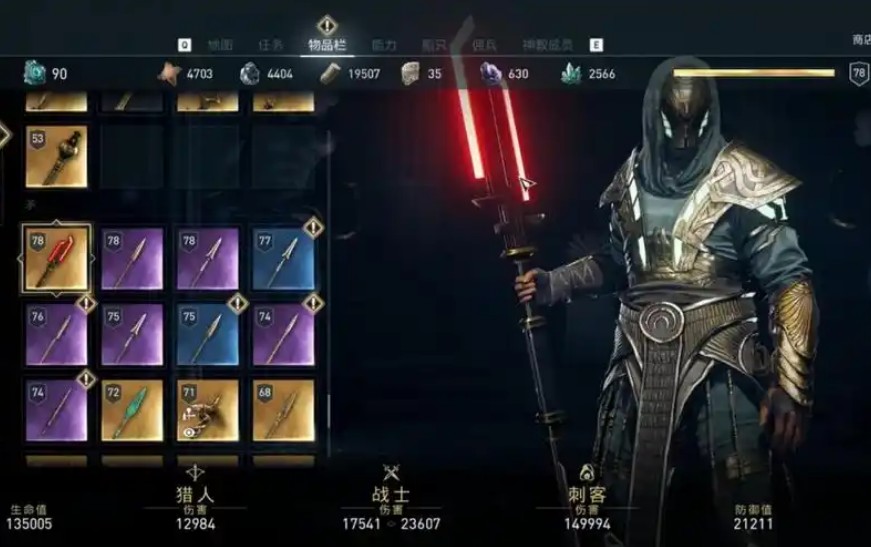
Task: Switch to the 能力 abilities tab
Action: point(383,45)
